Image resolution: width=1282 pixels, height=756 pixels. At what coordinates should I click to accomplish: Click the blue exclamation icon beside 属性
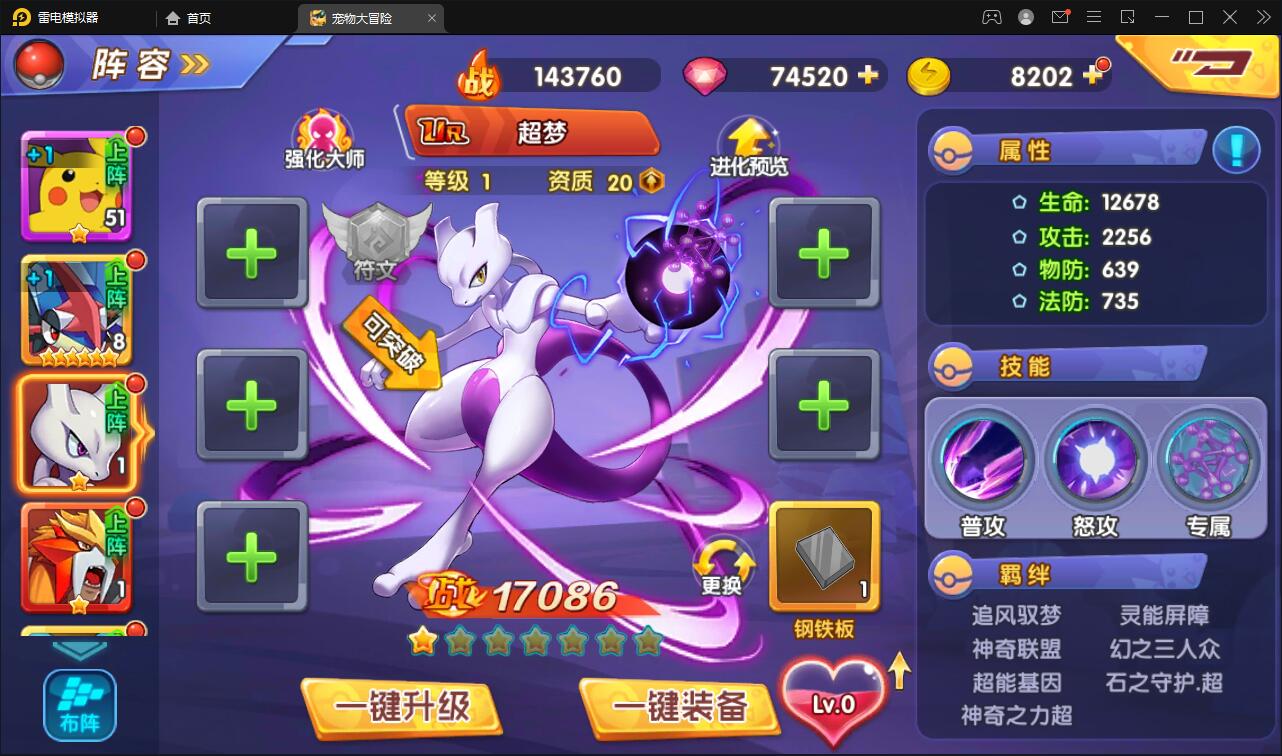pos(1236,149)
